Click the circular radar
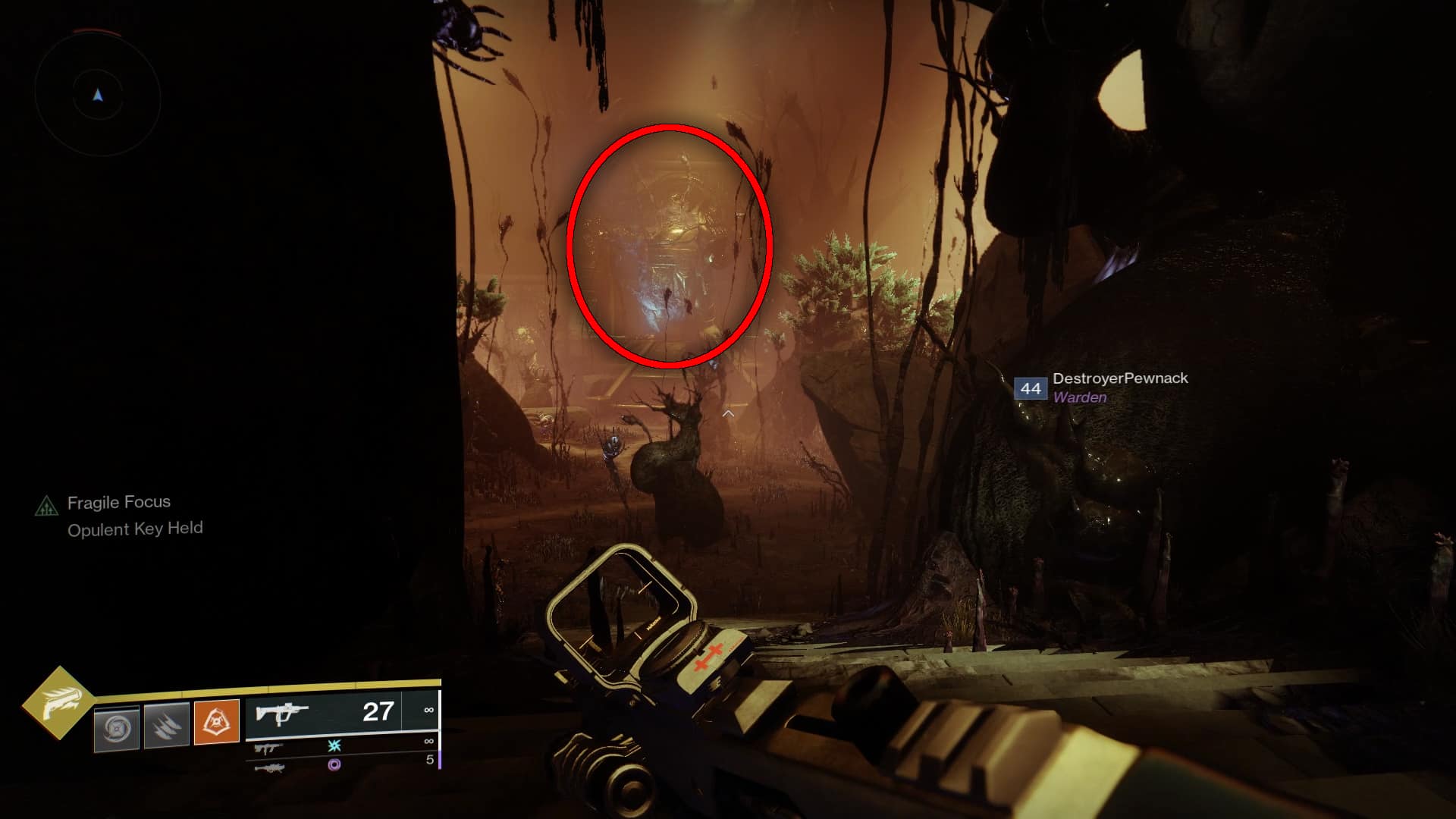Screen dimensions: 1456x819 point(98,96)
